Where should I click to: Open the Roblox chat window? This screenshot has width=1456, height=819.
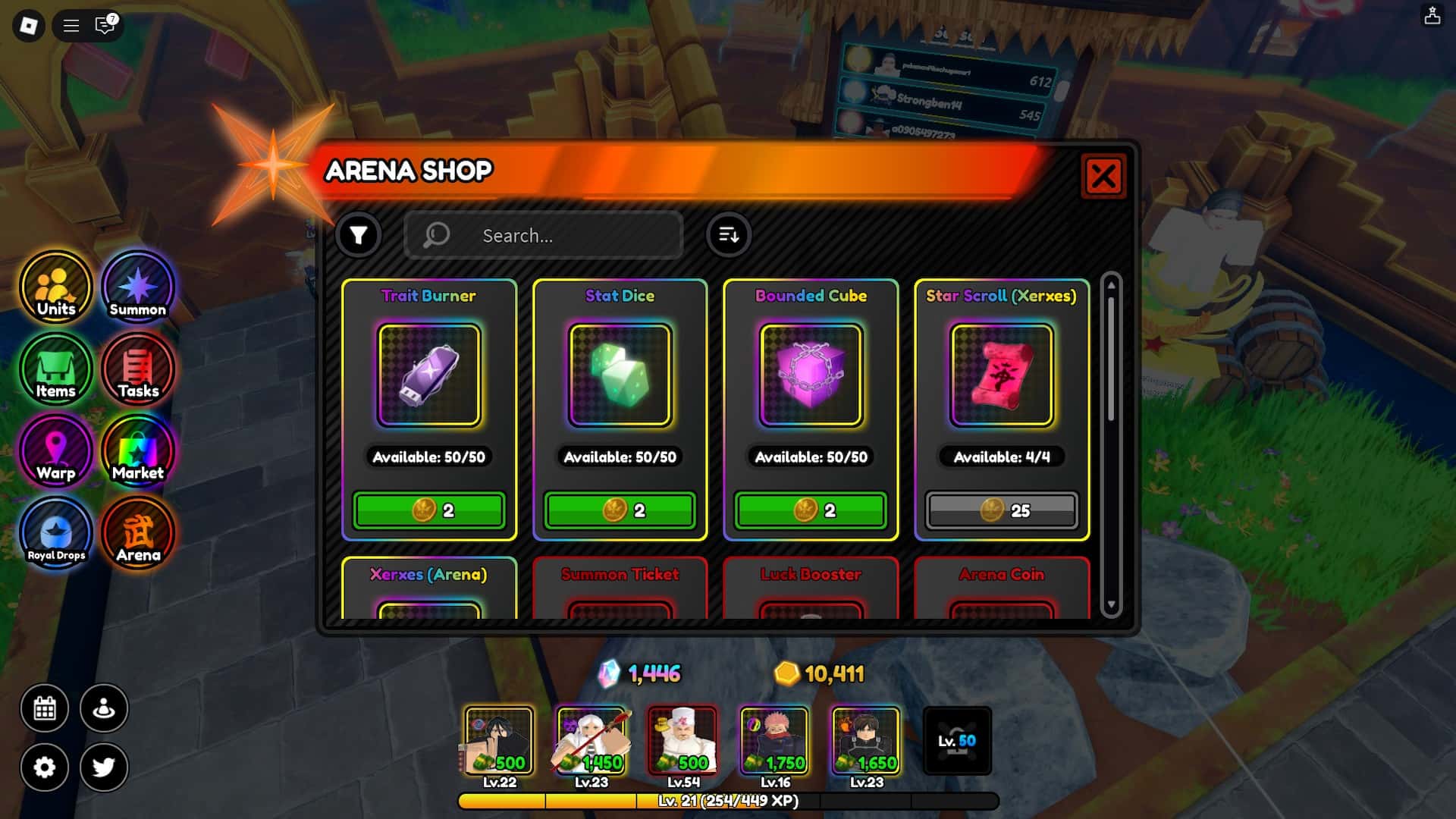(103, 26)
